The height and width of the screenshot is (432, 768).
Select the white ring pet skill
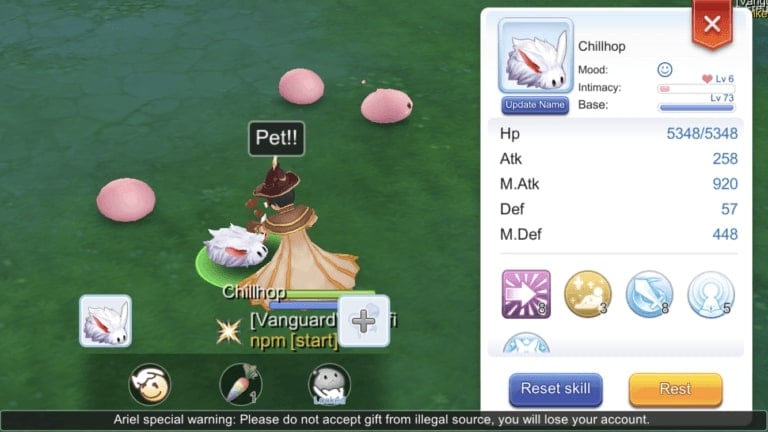711,294
